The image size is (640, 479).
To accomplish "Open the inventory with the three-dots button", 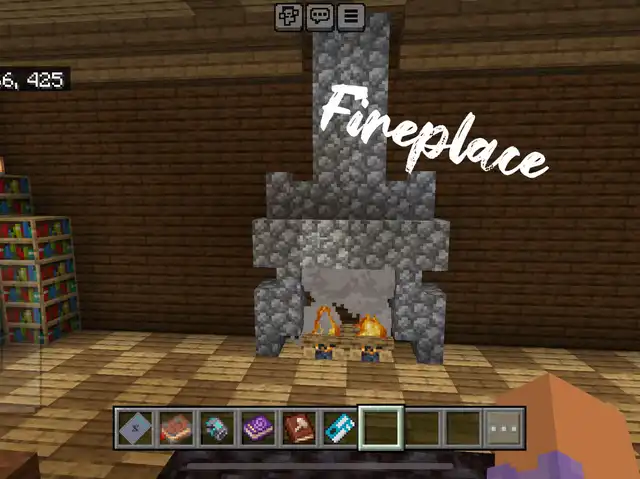I will pyautogui.click(x=505, y=428).
